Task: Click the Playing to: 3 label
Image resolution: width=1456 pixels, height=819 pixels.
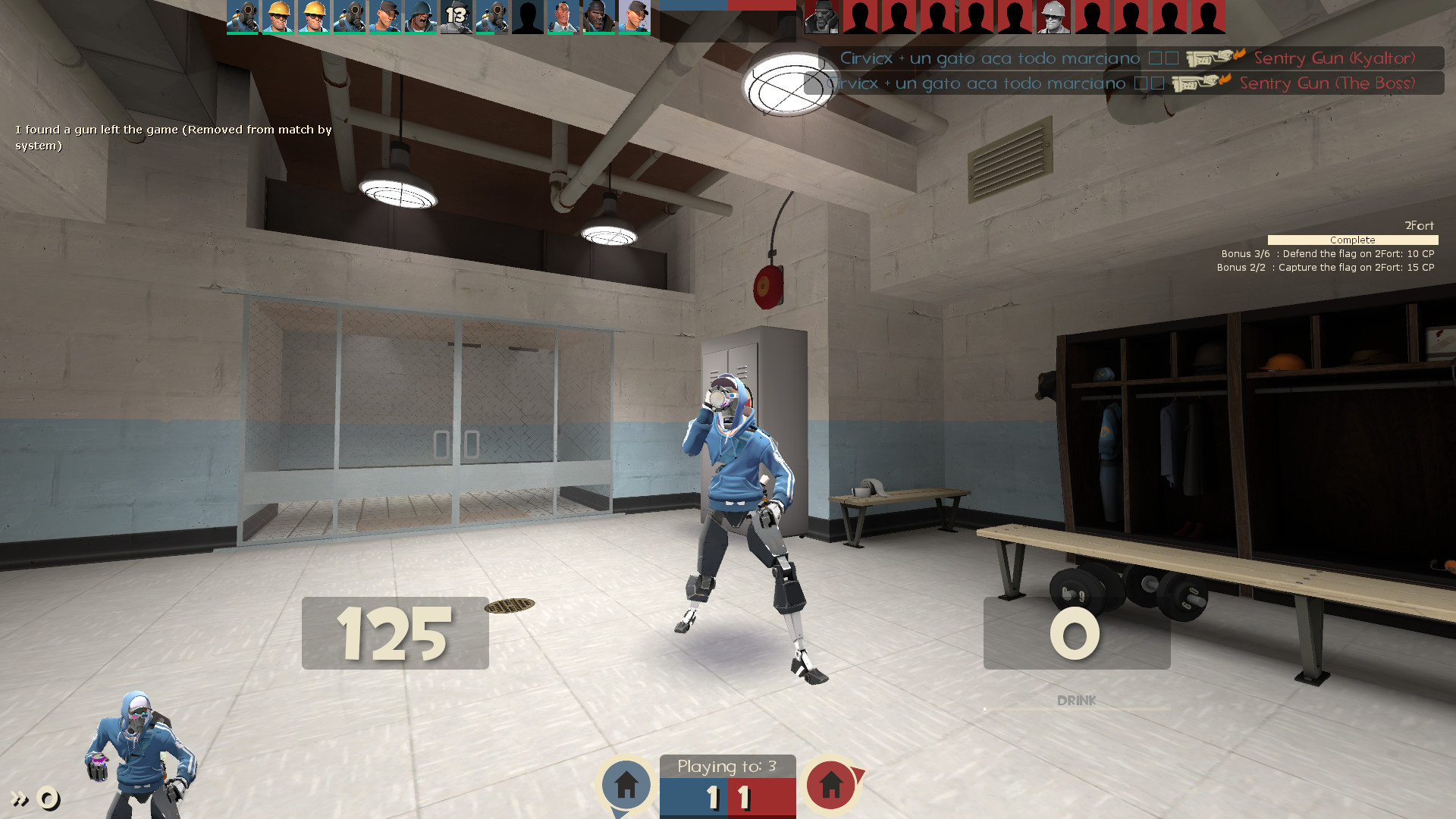Action: click(726, 767)
